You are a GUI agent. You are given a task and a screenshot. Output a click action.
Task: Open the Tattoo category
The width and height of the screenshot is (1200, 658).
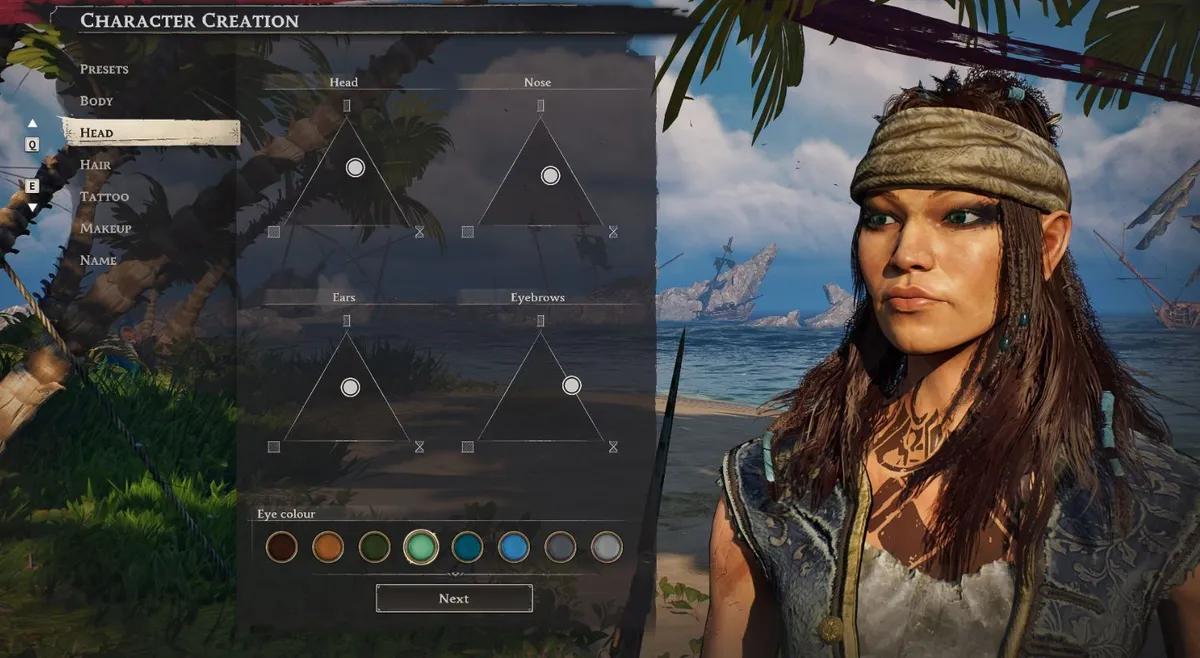coord(104,196)
